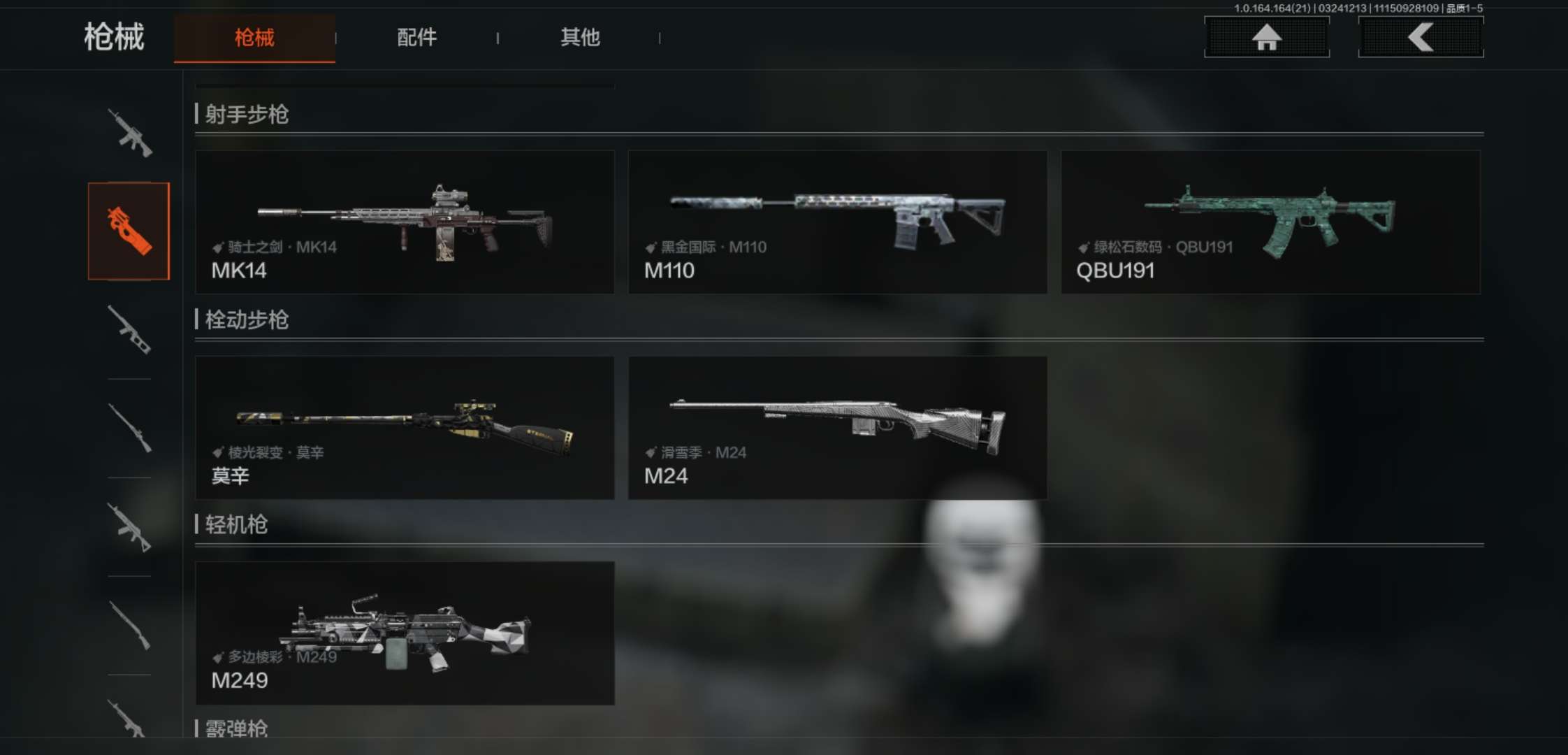The height and width of the screenshot is (755, 1568).
Task: Select the 其他 tab
Action: click(x=580, y=38)
